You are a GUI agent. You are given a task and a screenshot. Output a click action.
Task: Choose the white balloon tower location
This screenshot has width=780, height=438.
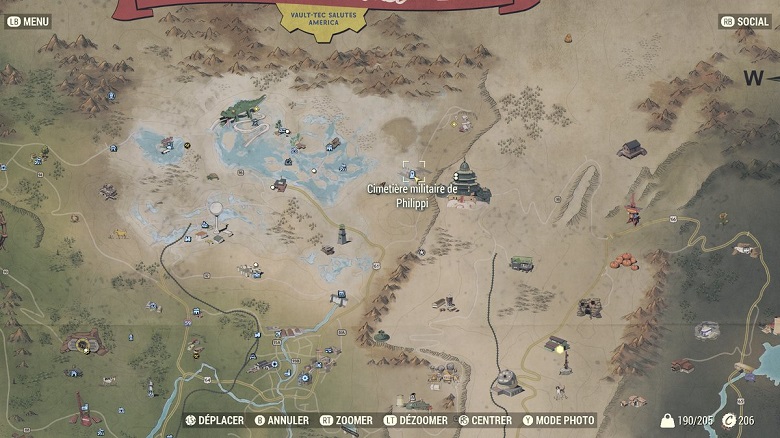point(215,212)
